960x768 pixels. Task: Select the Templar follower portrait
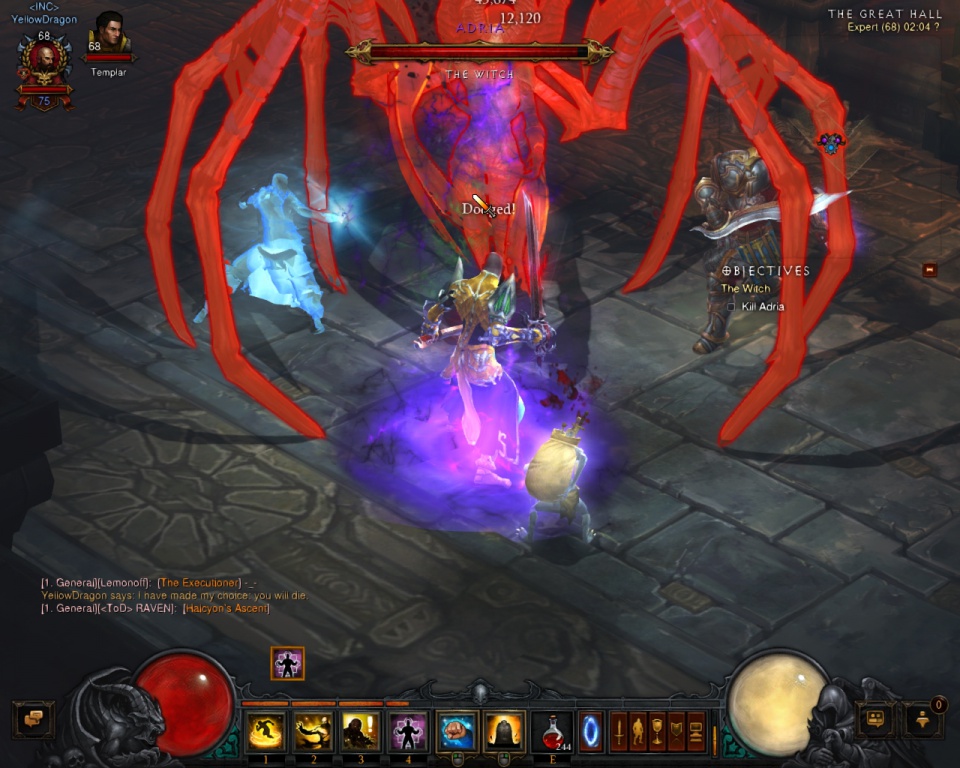click(x=109, y=33)
